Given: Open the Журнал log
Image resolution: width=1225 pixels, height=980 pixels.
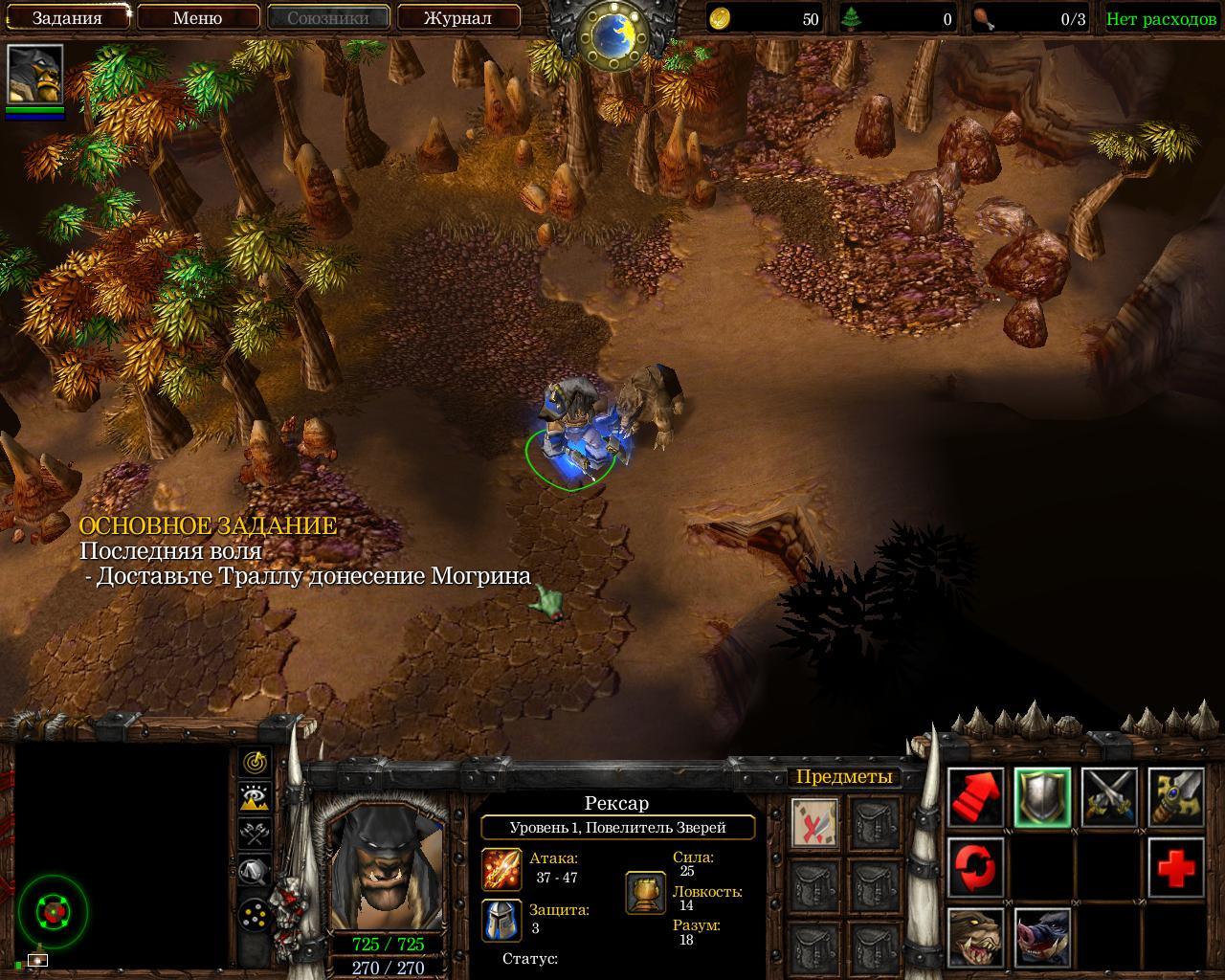Looking at the screenshot, I should click(x=458, y=17).
